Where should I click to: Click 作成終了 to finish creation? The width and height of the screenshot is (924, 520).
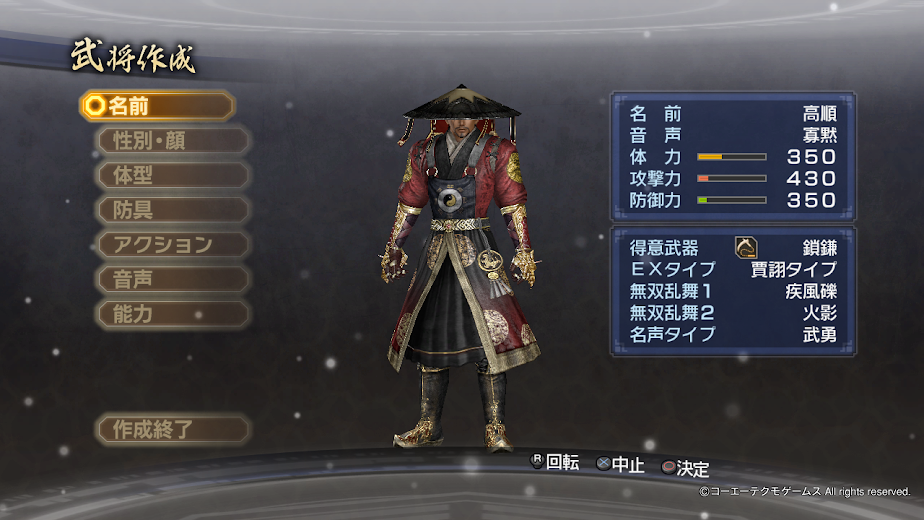pos(172,430)
